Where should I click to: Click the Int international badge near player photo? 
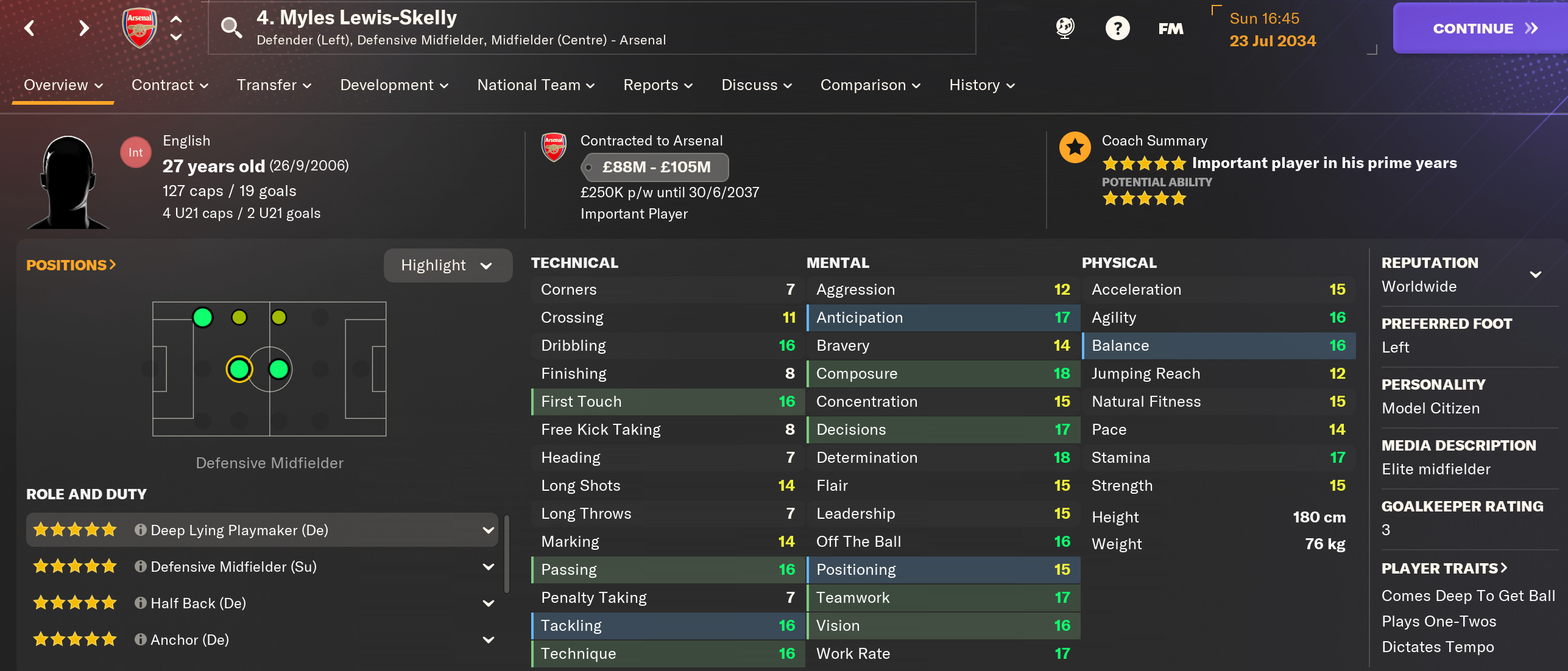click(135, 152)
